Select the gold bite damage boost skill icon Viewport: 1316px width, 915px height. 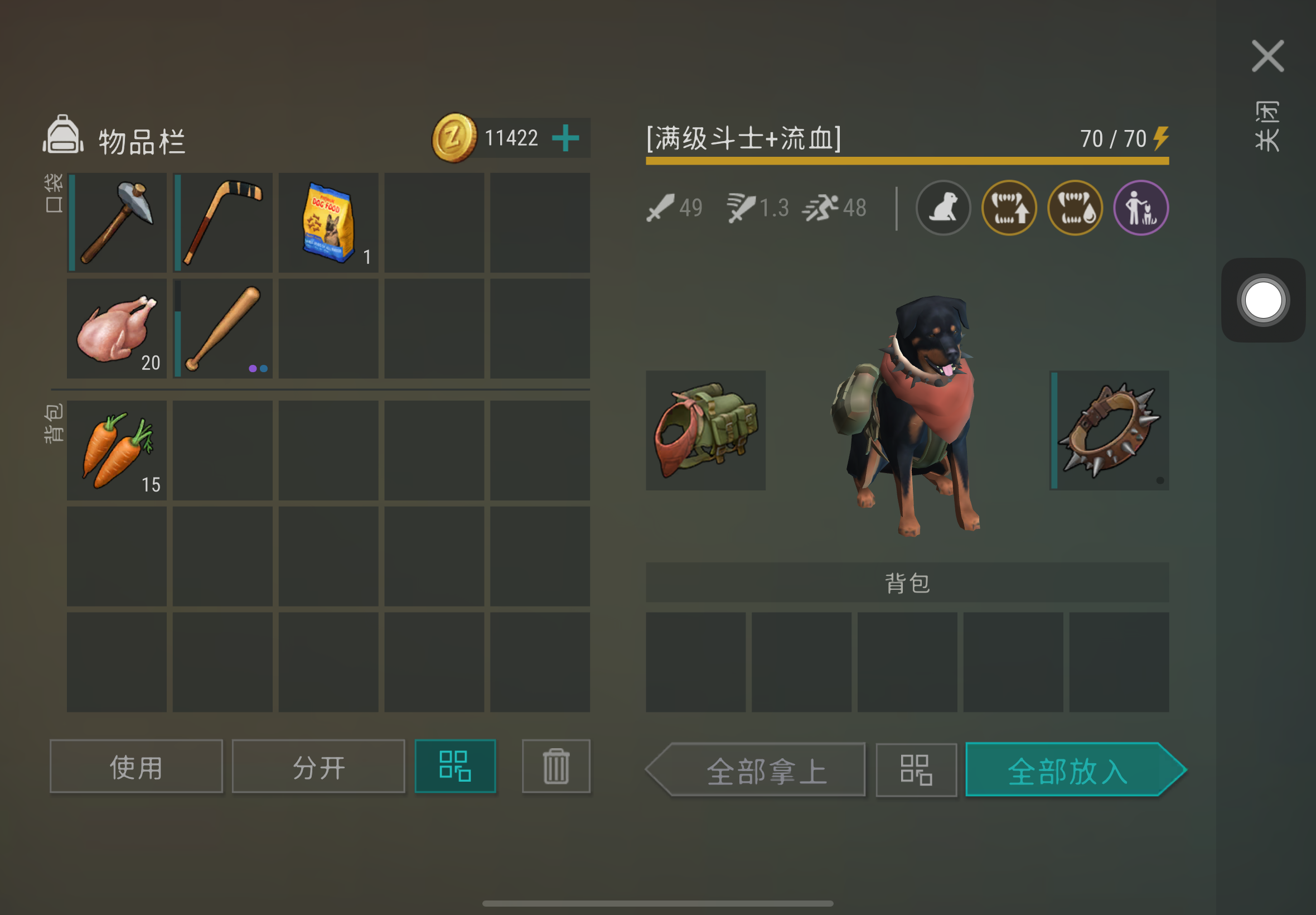coord(1009,208)
